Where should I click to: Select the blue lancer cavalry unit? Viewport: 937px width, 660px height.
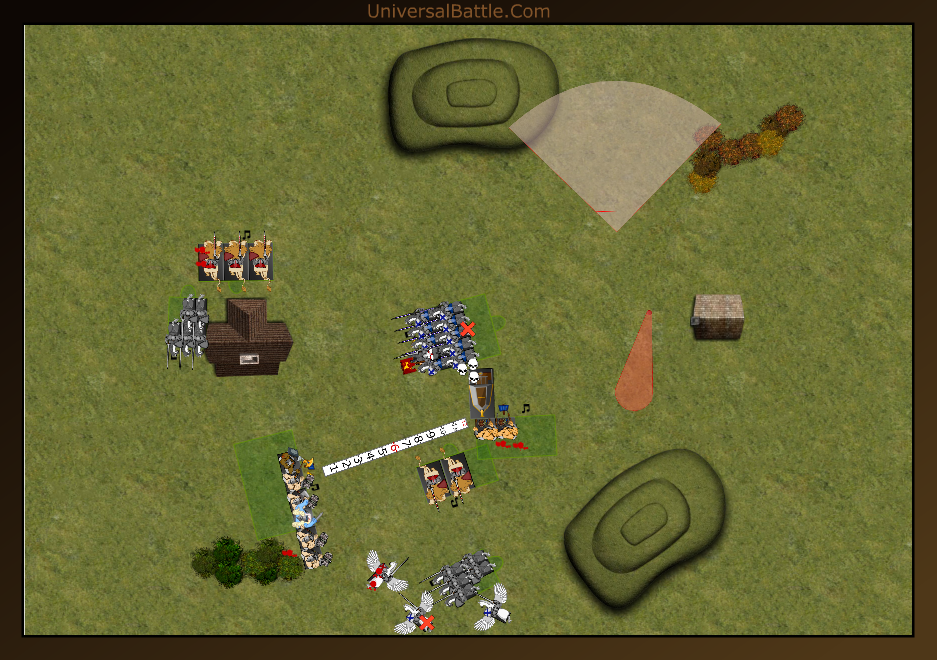point(437,338)
